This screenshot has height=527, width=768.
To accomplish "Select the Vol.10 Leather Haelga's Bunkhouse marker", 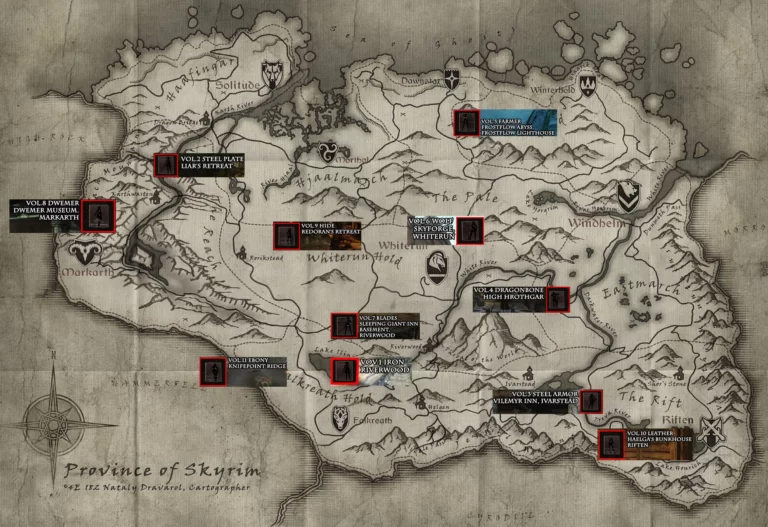I will pos(611,443).
